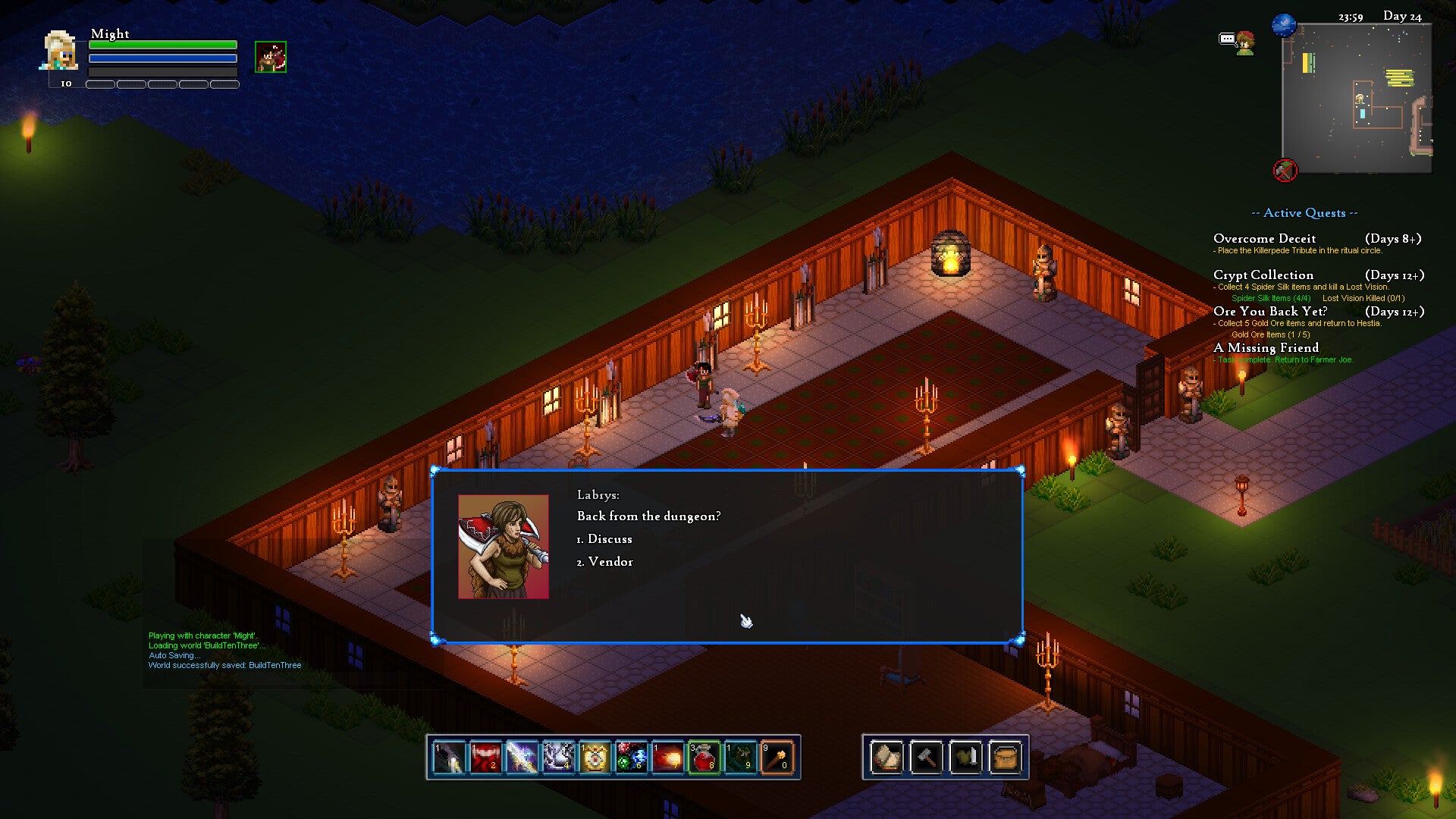Click the NPC speech bubble icon

[x=1228, y=39]
